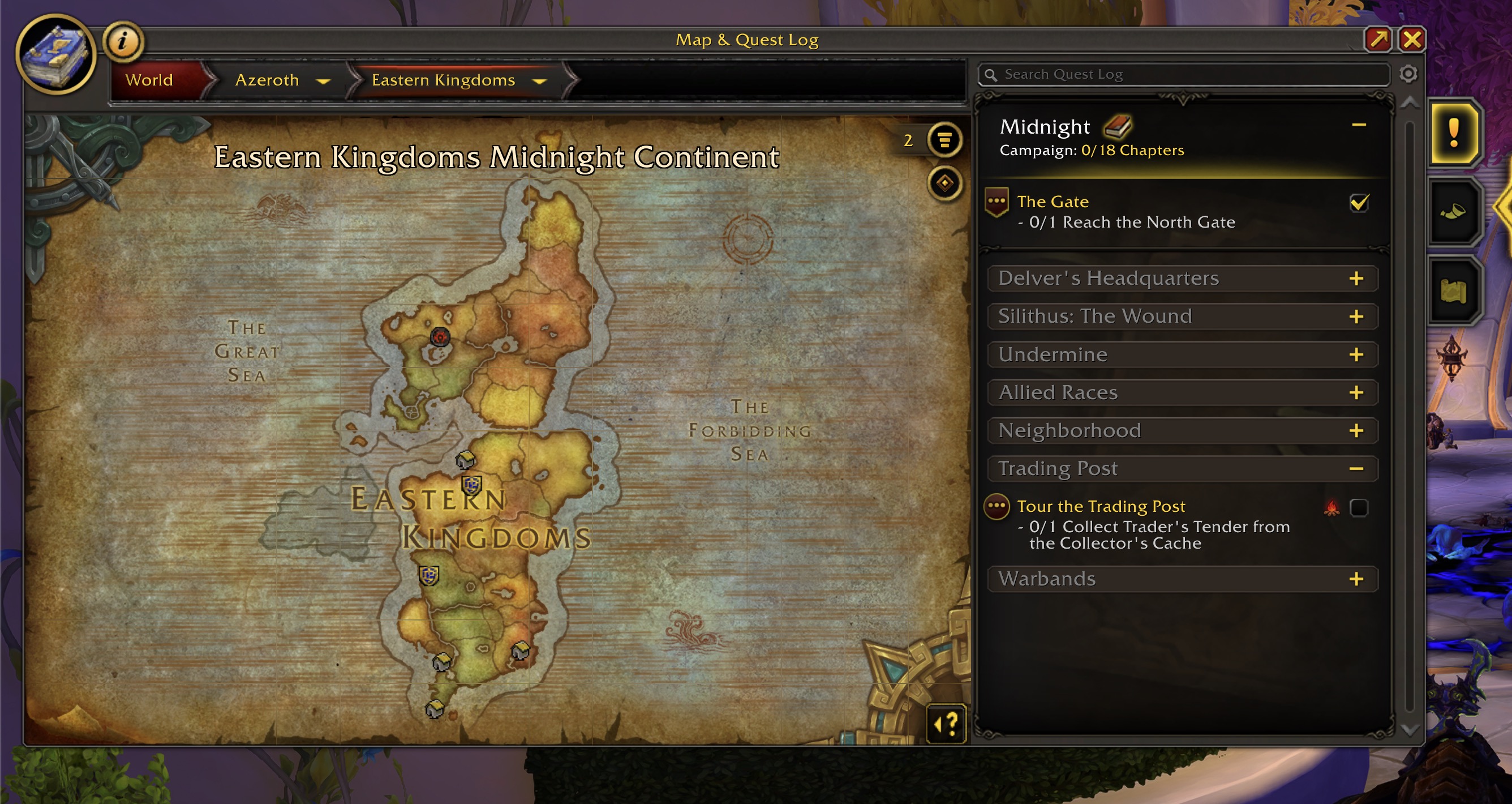Close the Map & Quest Log window
Screen dimensions: 1512x804
(1412, 40)
